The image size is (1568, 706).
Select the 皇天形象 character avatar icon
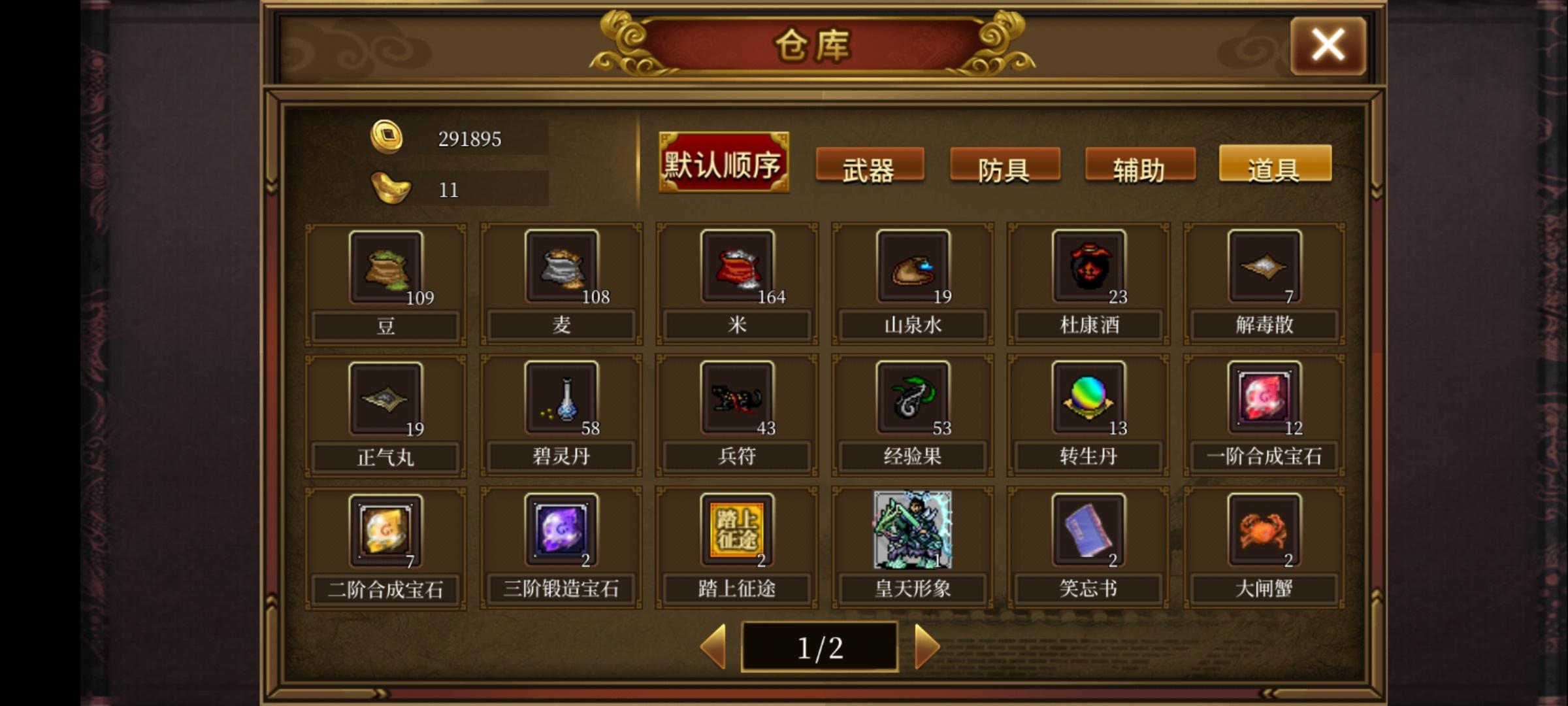[911, 531]
